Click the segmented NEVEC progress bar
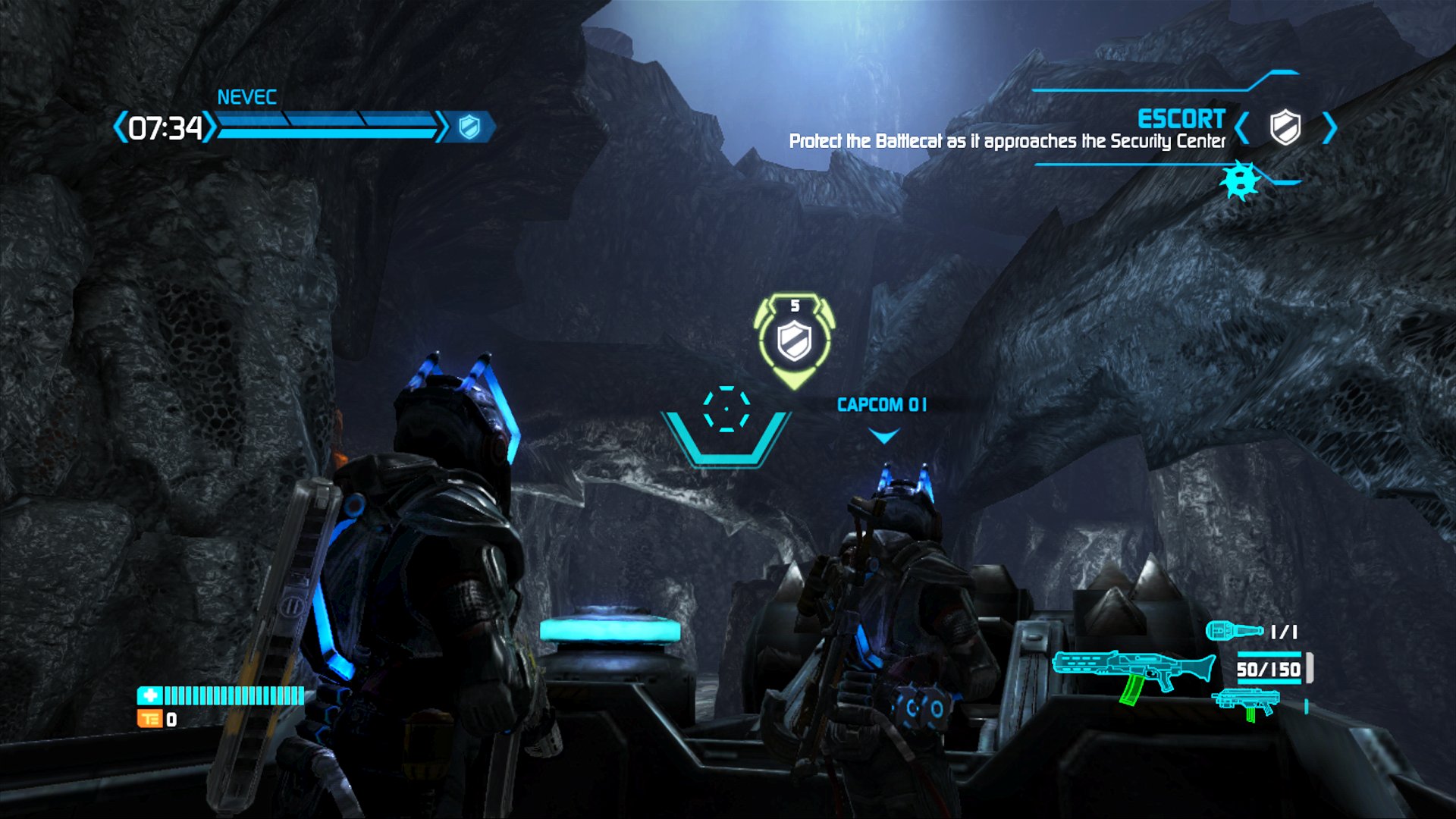1456x819 pixels. (x=326, y=126)
